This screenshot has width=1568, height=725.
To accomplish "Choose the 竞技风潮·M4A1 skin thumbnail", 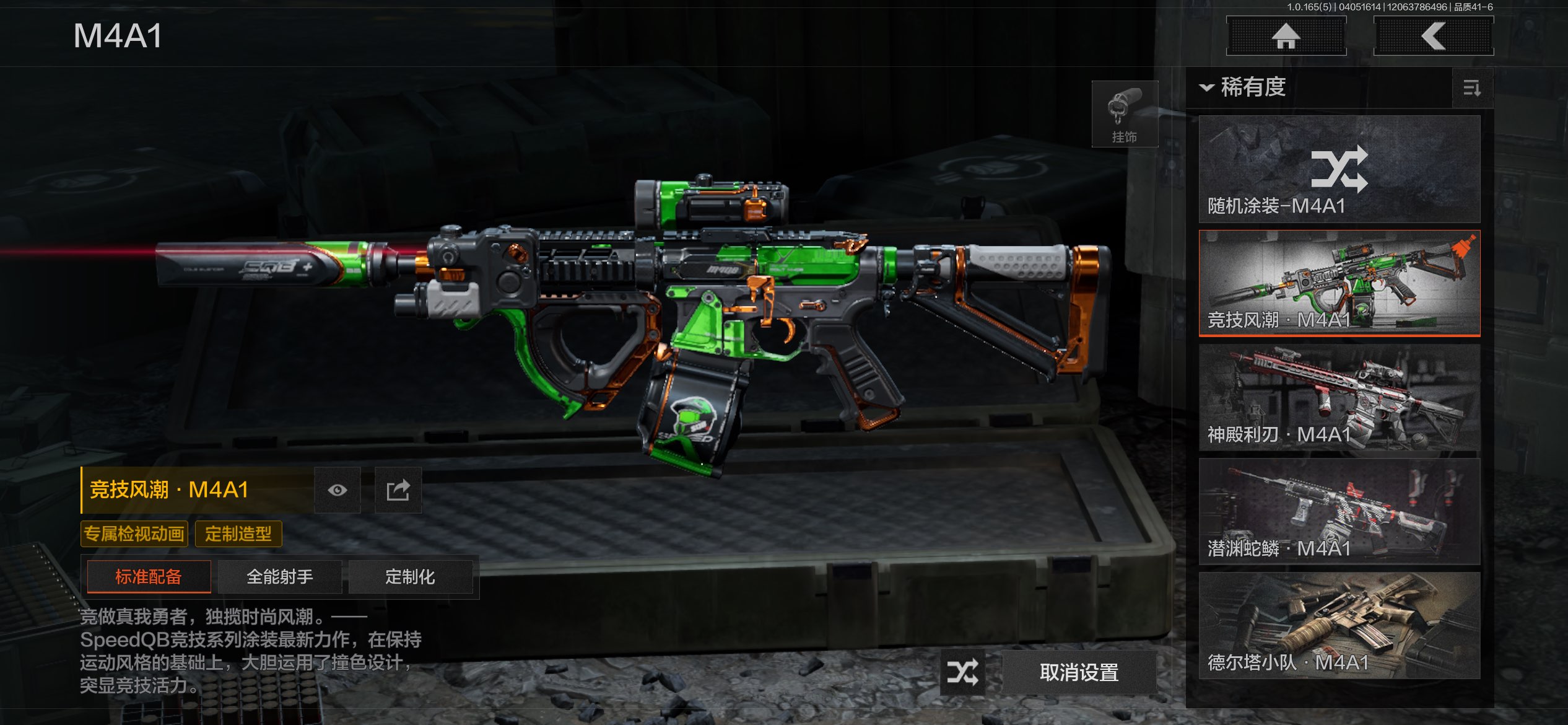I will (x=1339, y=283).
